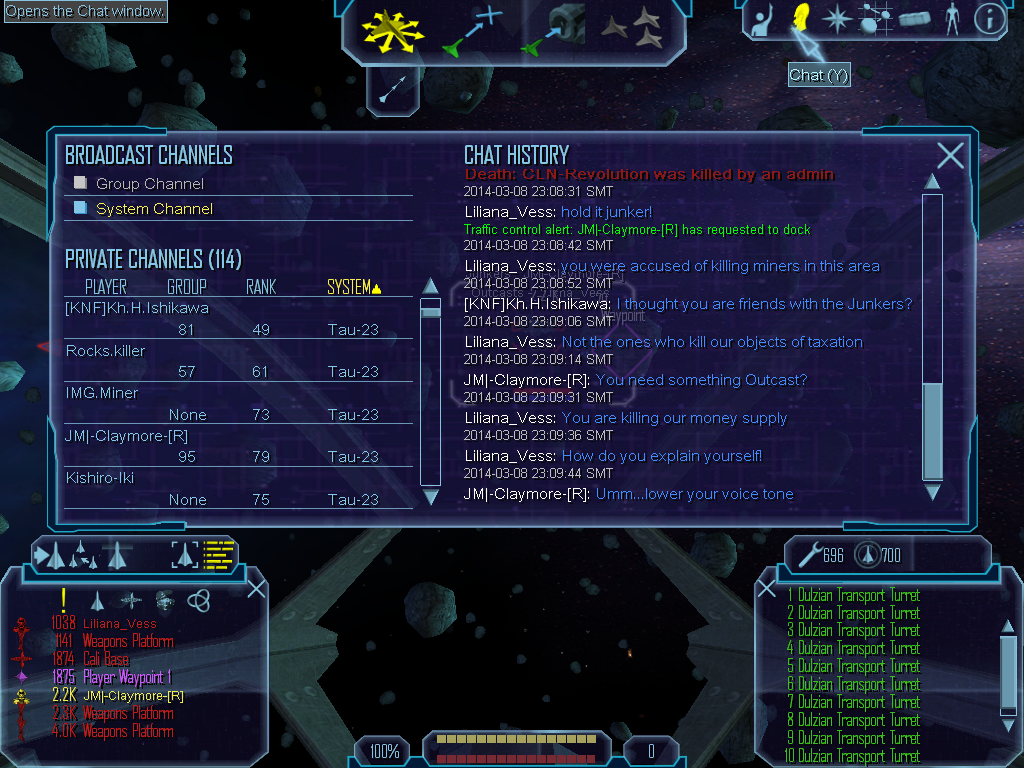Pick [KNF]Kh.H.Ishikawa in the private channels list

click(x=137, y=308)
